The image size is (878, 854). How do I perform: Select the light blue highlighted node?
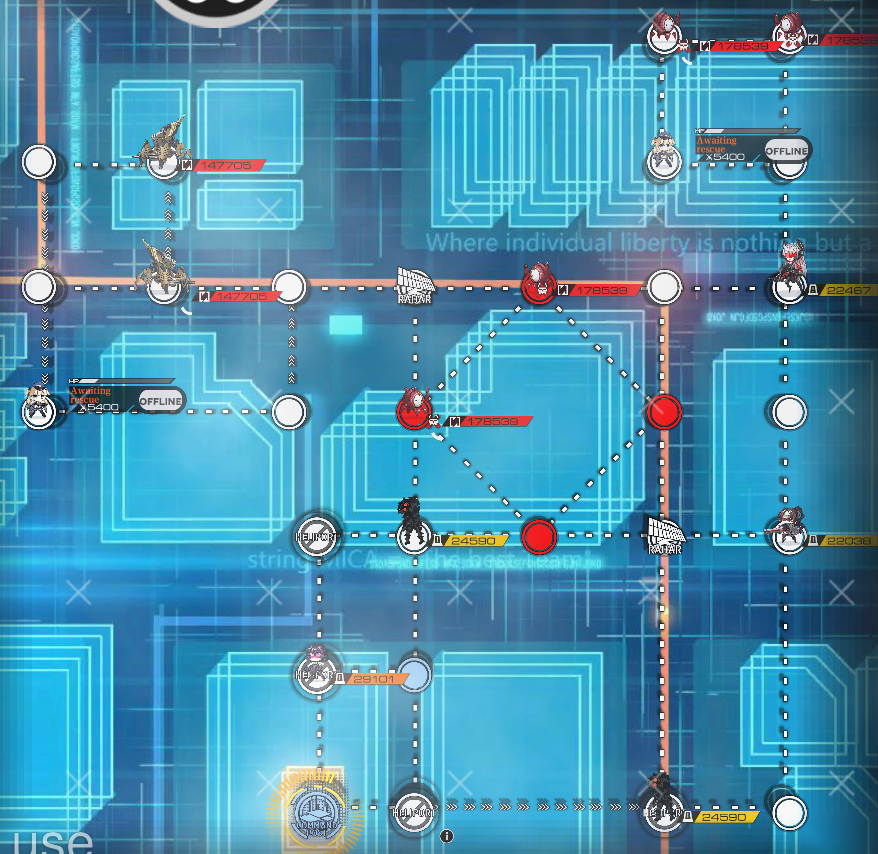coord(414,674)
